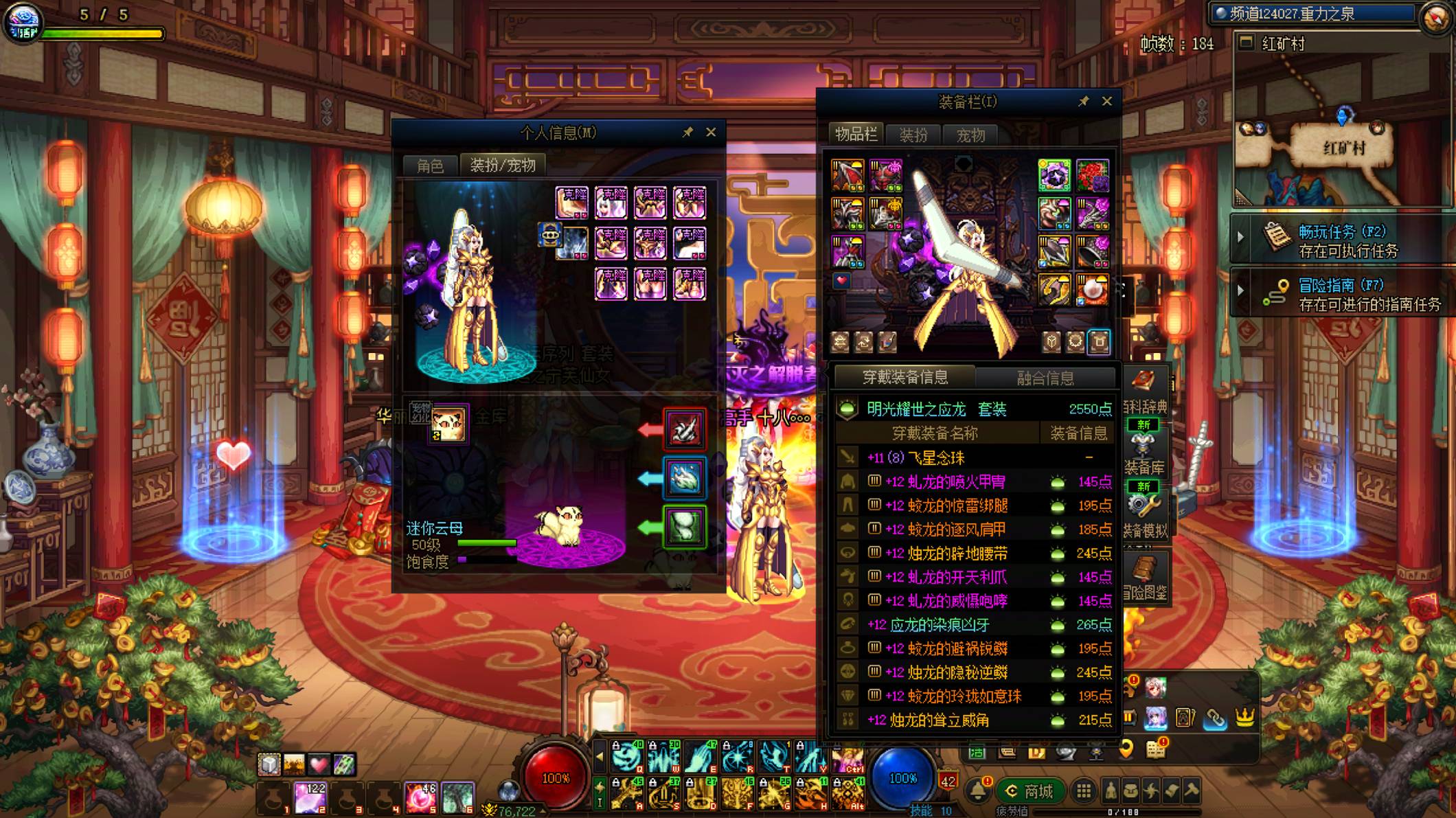The width and height of the screenshot is (1456, 818).
Task: Open the 宠物 tab in equipment window
Action: [970, 135]
